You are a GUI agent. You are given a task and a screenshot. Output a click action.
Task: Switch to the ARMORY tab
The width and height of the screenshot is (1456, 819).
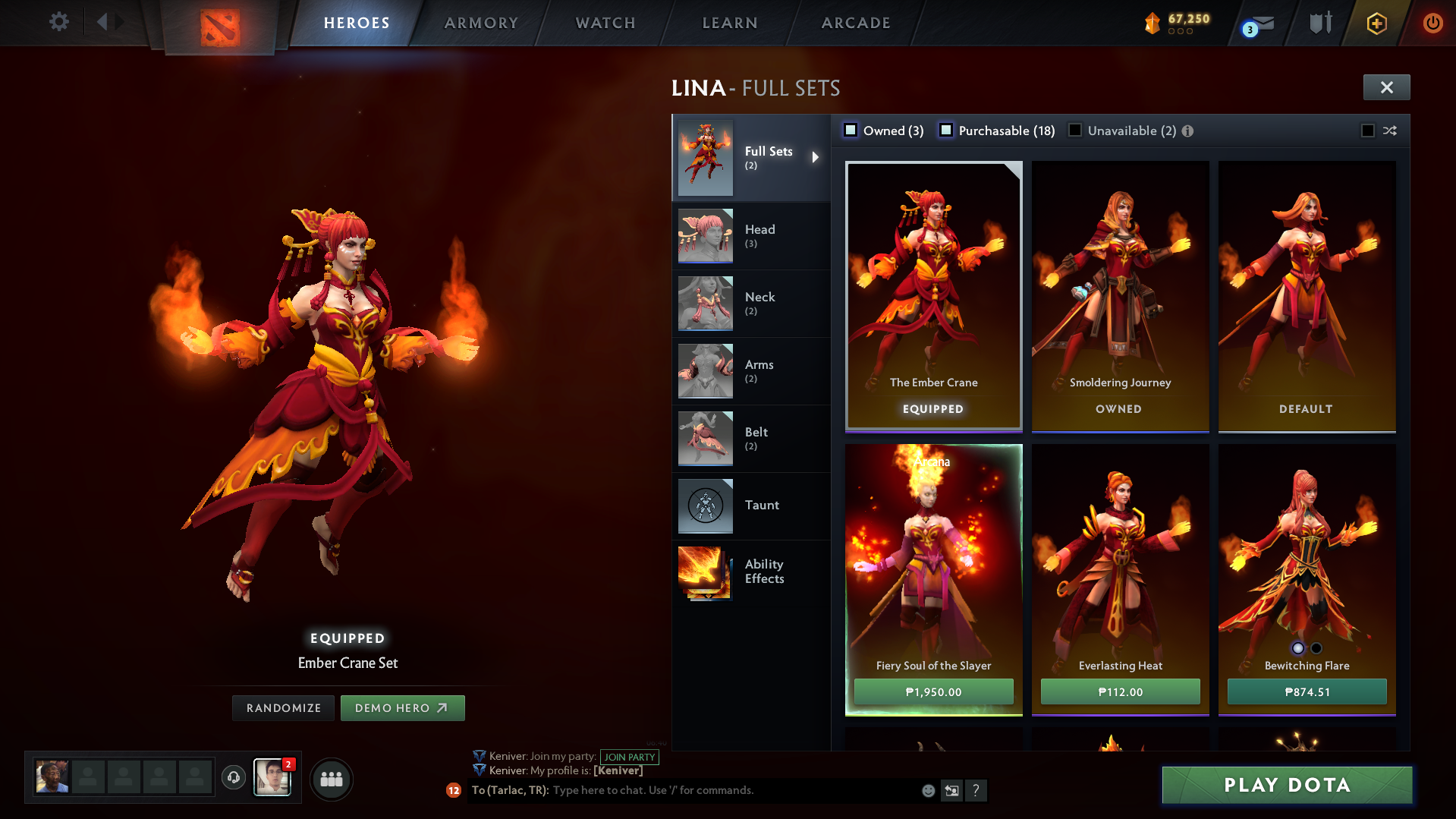[481, 23]
